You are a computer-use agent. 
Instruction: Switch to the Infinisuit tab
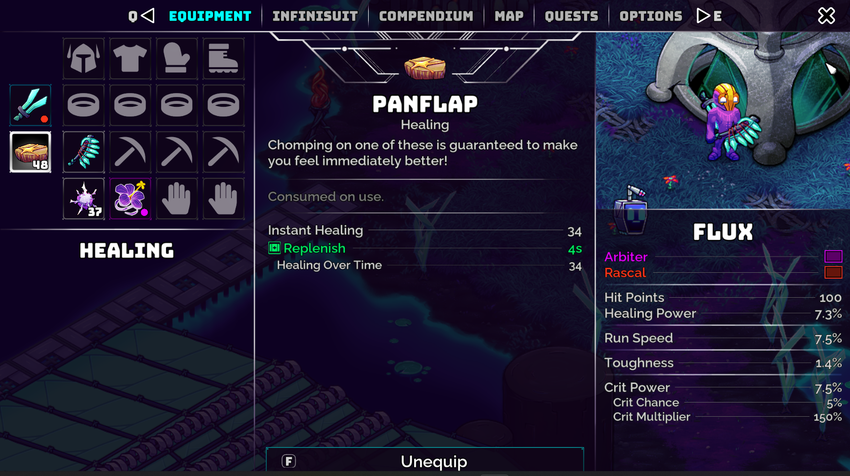(315, 16)
